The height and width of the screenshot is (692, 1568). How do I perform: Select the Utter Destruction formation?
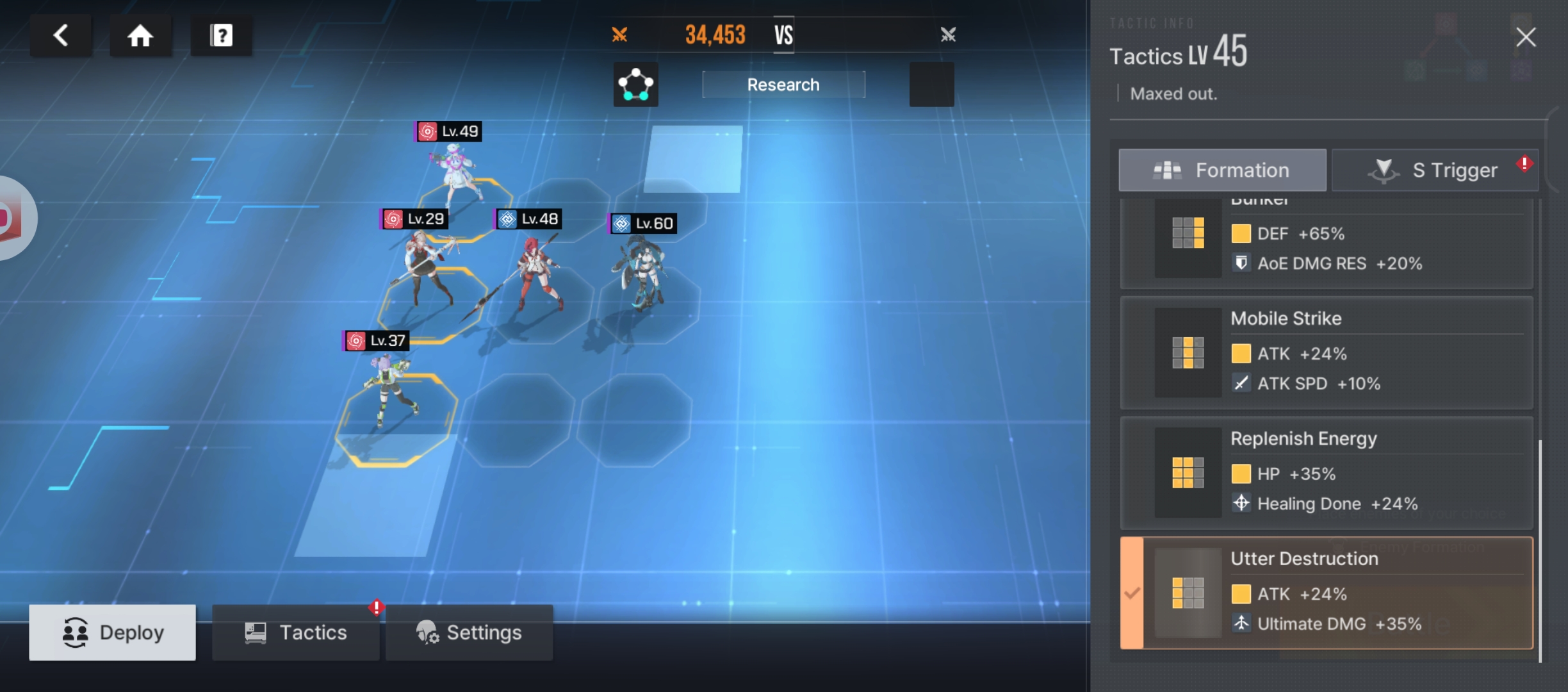tap(1326, 593)
